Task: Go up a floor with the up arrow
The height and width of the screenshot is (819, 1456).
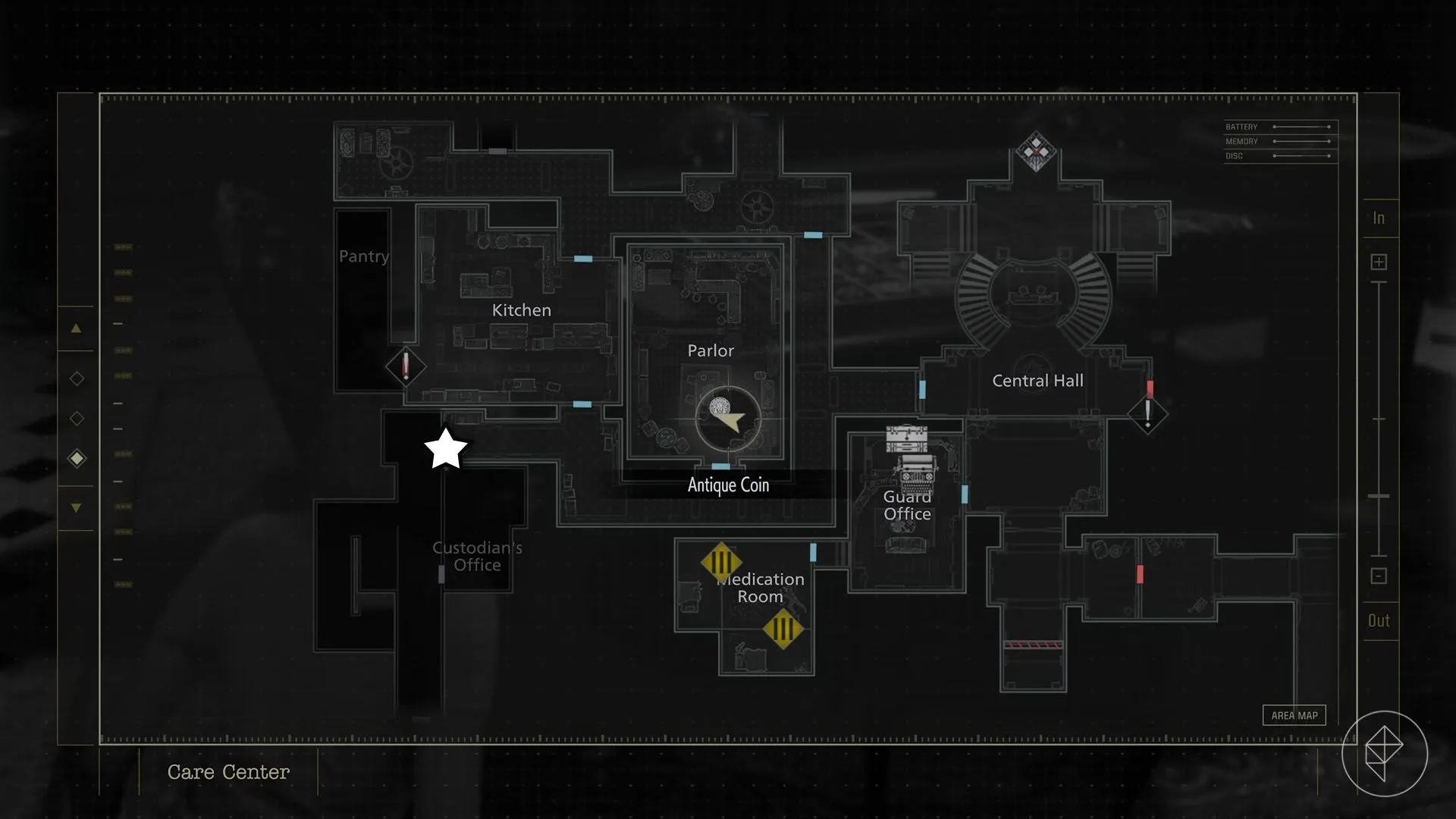Action: click(76, 328)
